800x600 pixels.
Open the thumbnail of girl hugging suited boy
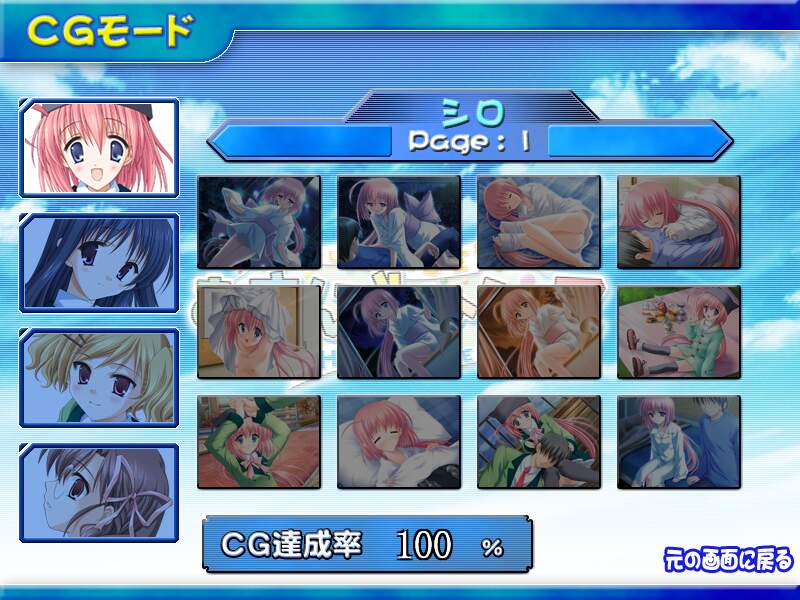538,442
